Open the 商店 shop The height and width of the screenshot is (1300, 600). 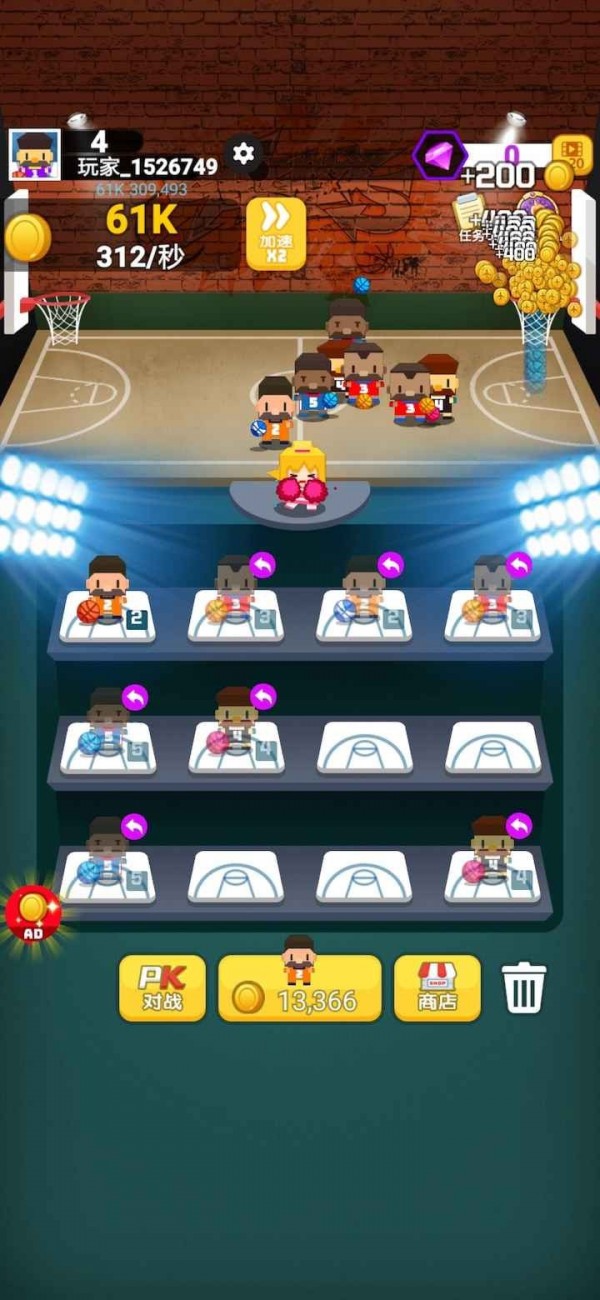(x=436, y=988)
